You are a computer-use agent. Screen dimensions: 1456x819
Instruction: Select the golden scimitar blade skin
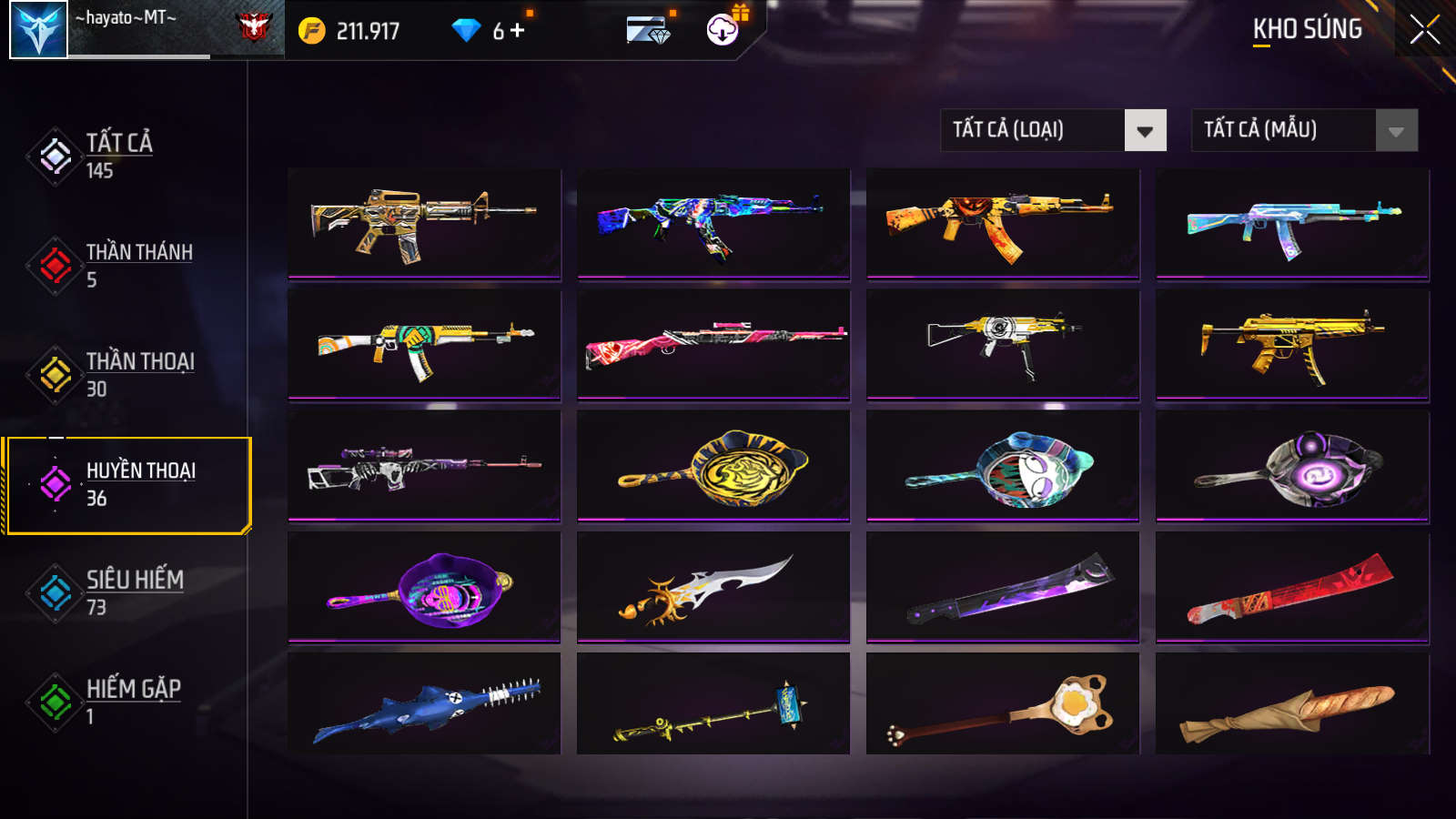(x=713, y=587)
